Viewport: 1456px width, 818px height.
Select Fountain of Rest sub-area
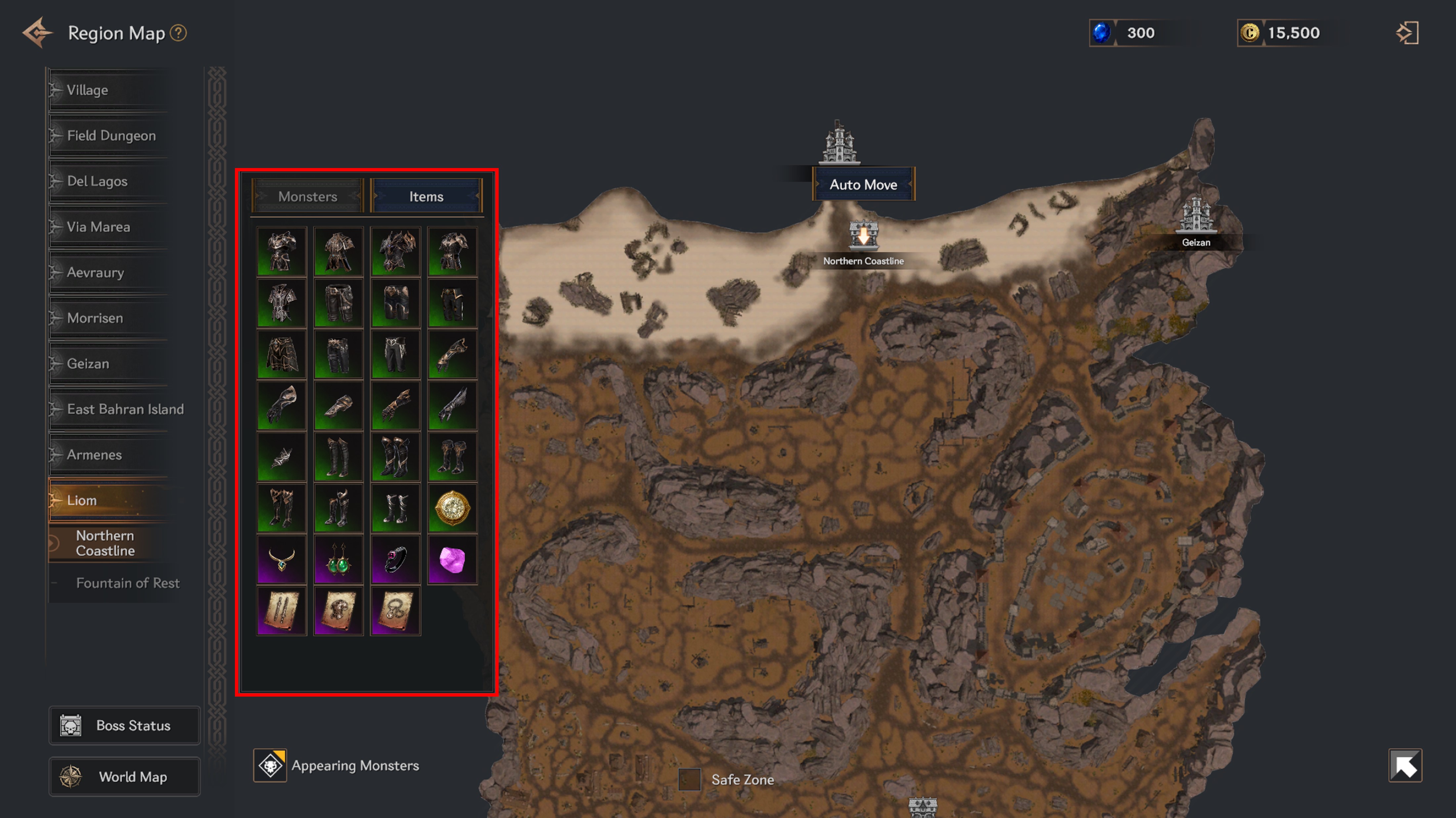coord(128,583)
